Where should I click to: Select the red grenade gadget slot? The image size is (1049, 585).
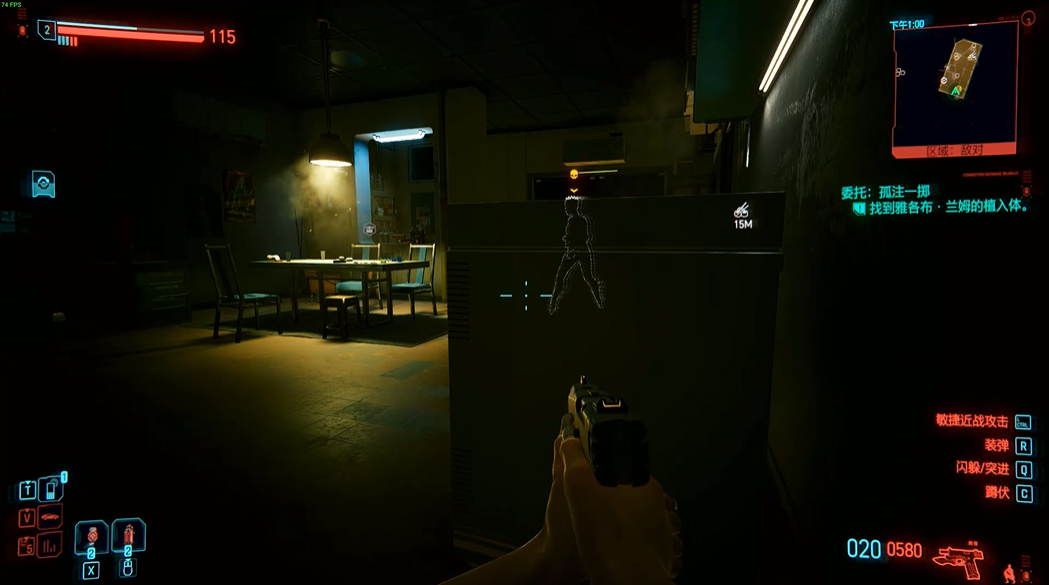click(128, 538)
